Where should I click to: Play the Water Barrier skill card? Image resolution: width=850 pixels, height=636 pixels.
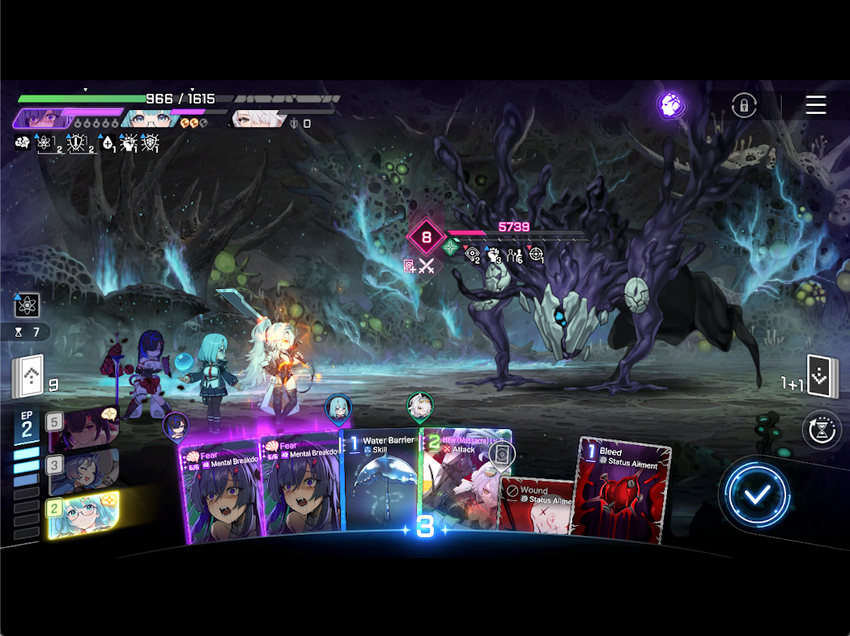coord(382,485)
